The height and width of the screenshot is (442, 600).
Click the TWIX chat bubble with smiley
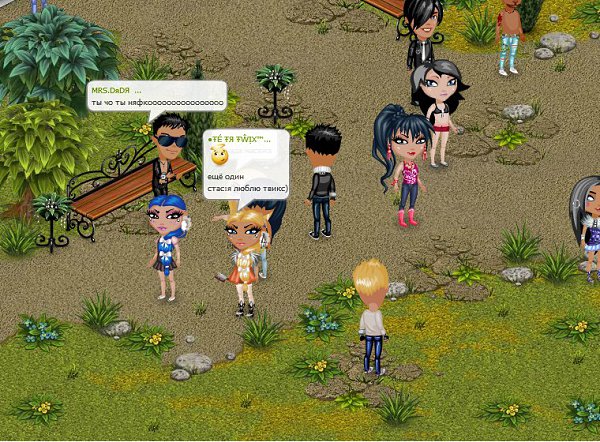(246, 164)
